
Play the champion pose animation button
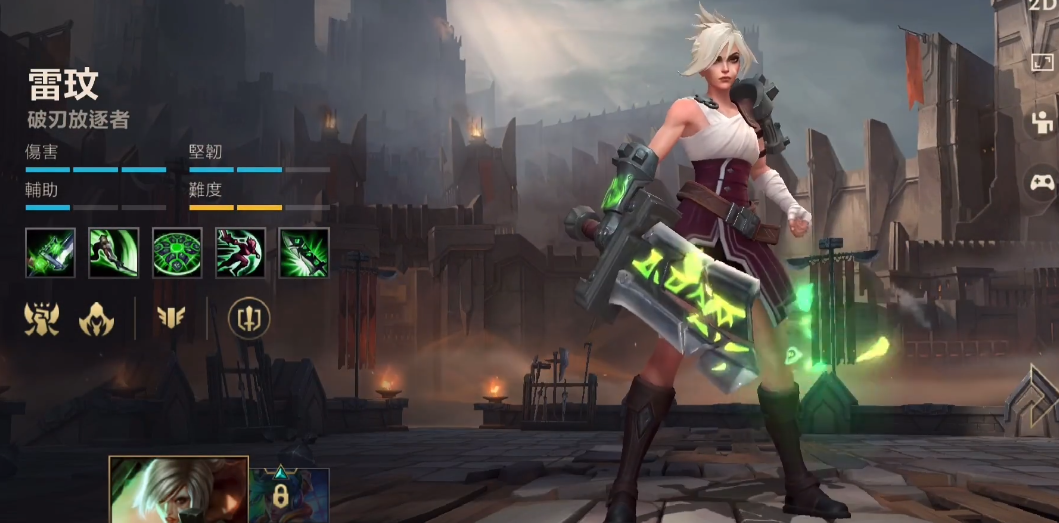click(x=1043, y=123)
